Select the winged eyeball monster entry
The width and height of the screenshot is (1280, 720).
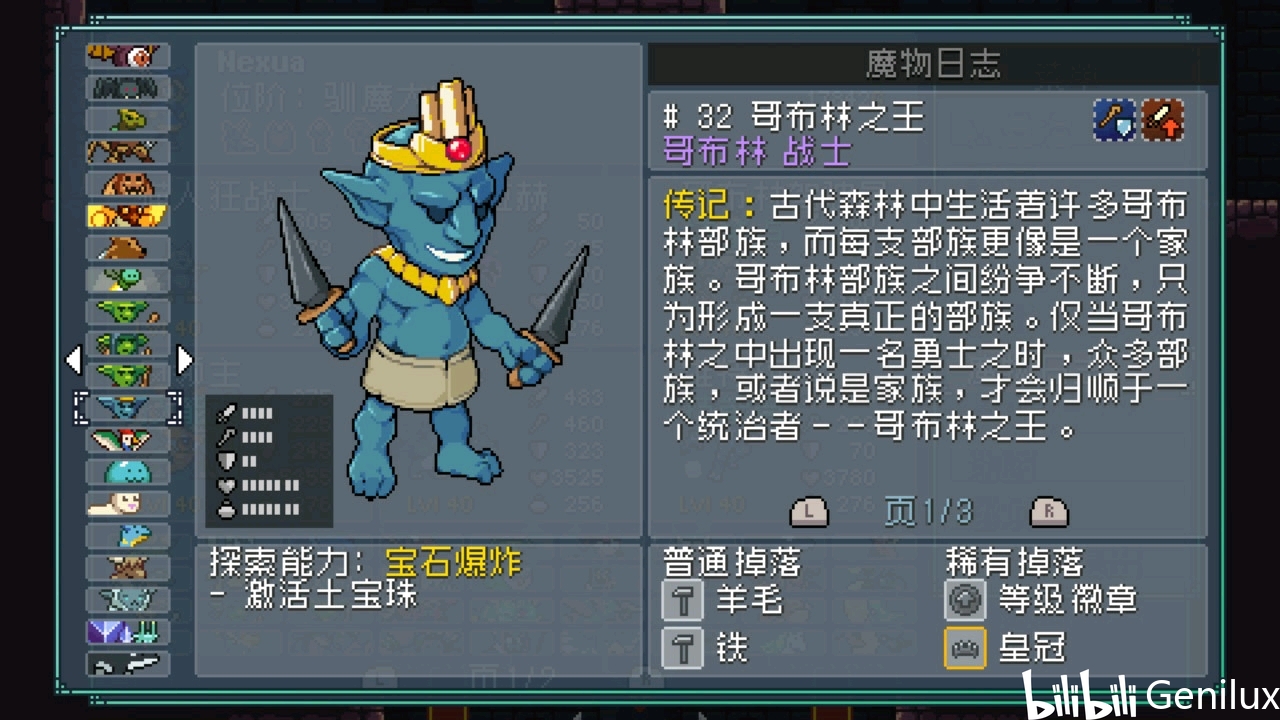(x=128, y=57)
